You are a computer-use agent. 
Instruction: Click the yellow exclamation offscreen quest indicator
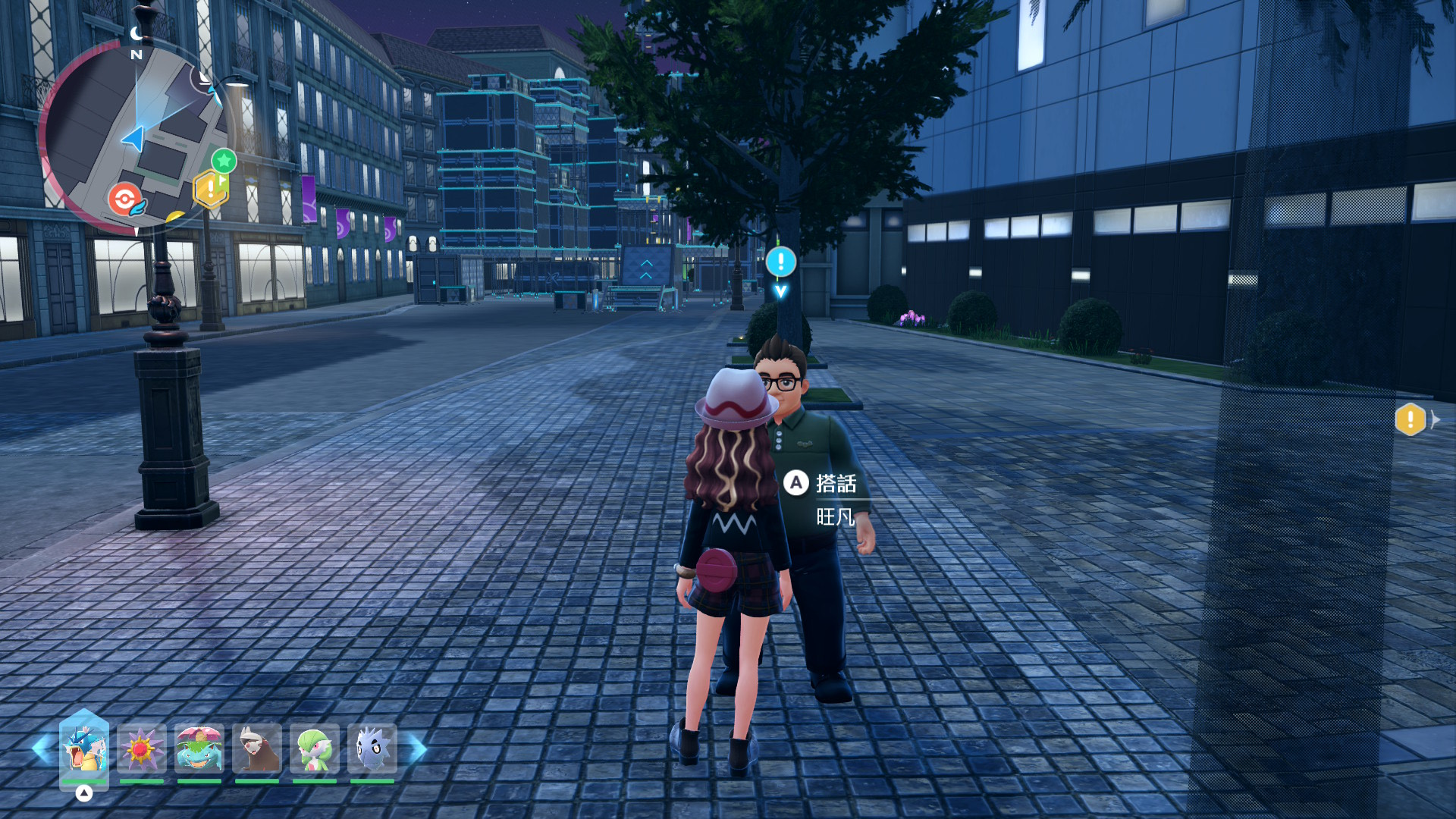point(1410,419)
